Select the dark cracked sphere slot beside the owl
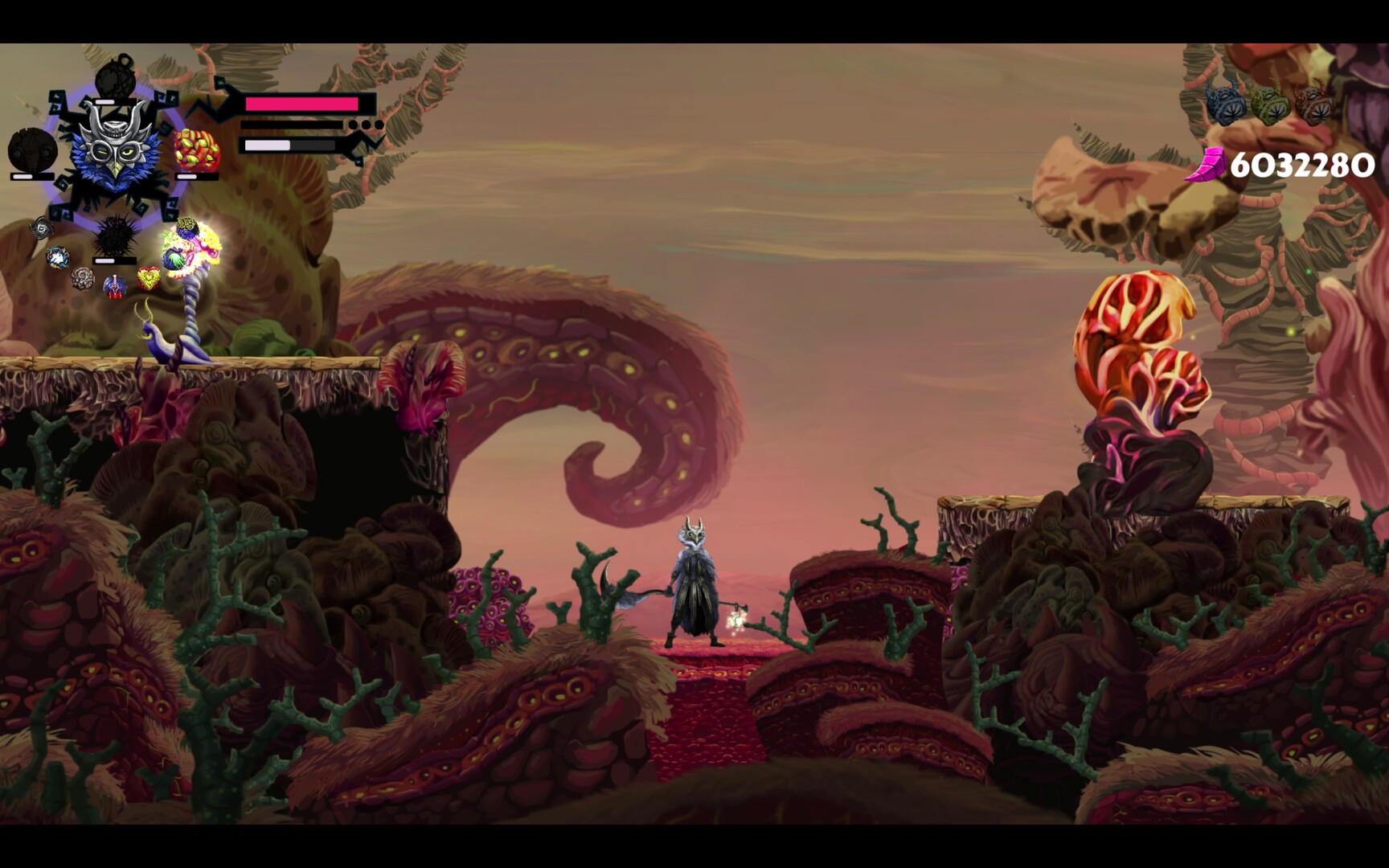1389x868 pixels. point(32,150)
